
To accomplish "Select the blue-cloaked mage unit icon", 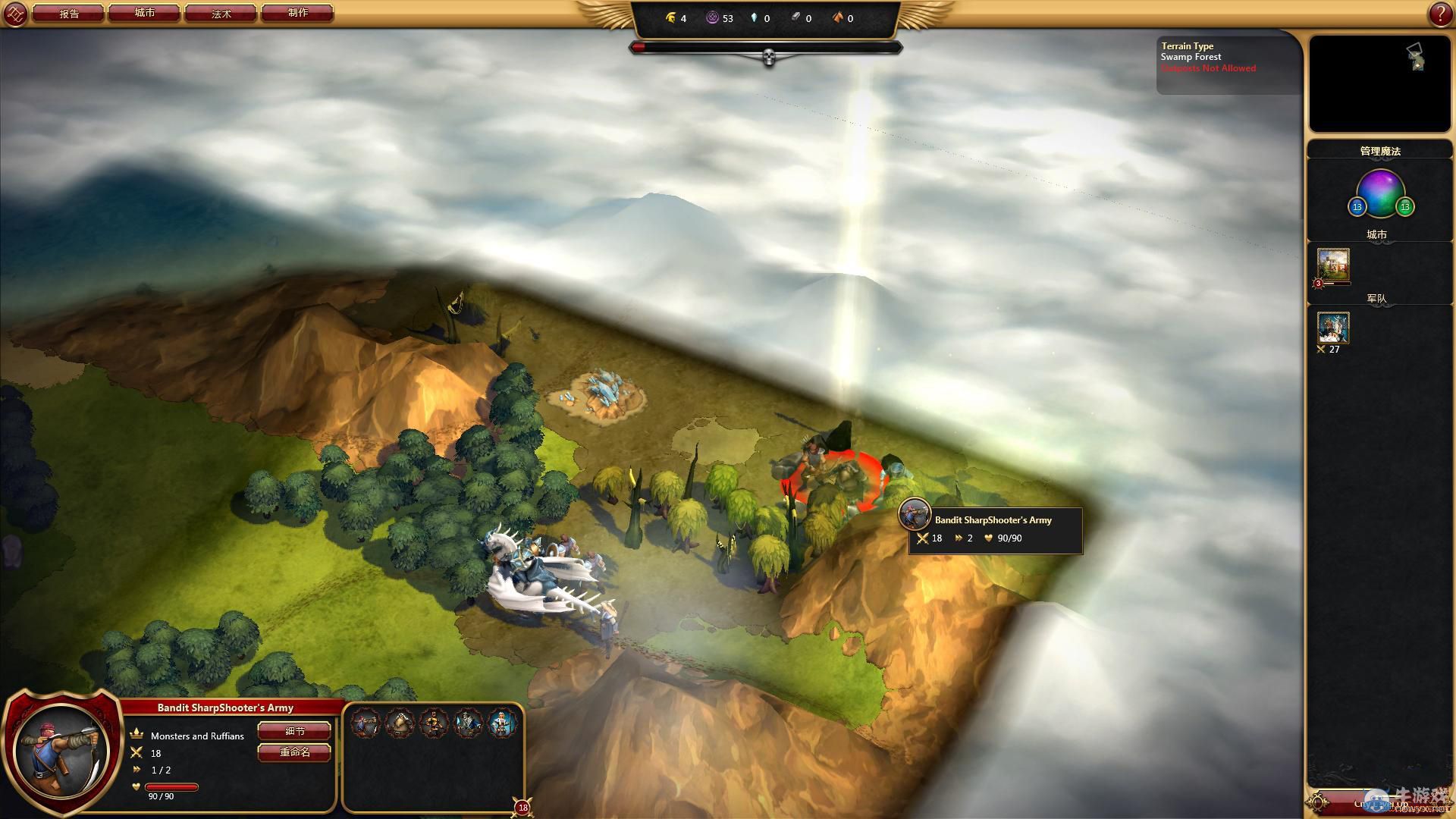I will coord(468,723).
